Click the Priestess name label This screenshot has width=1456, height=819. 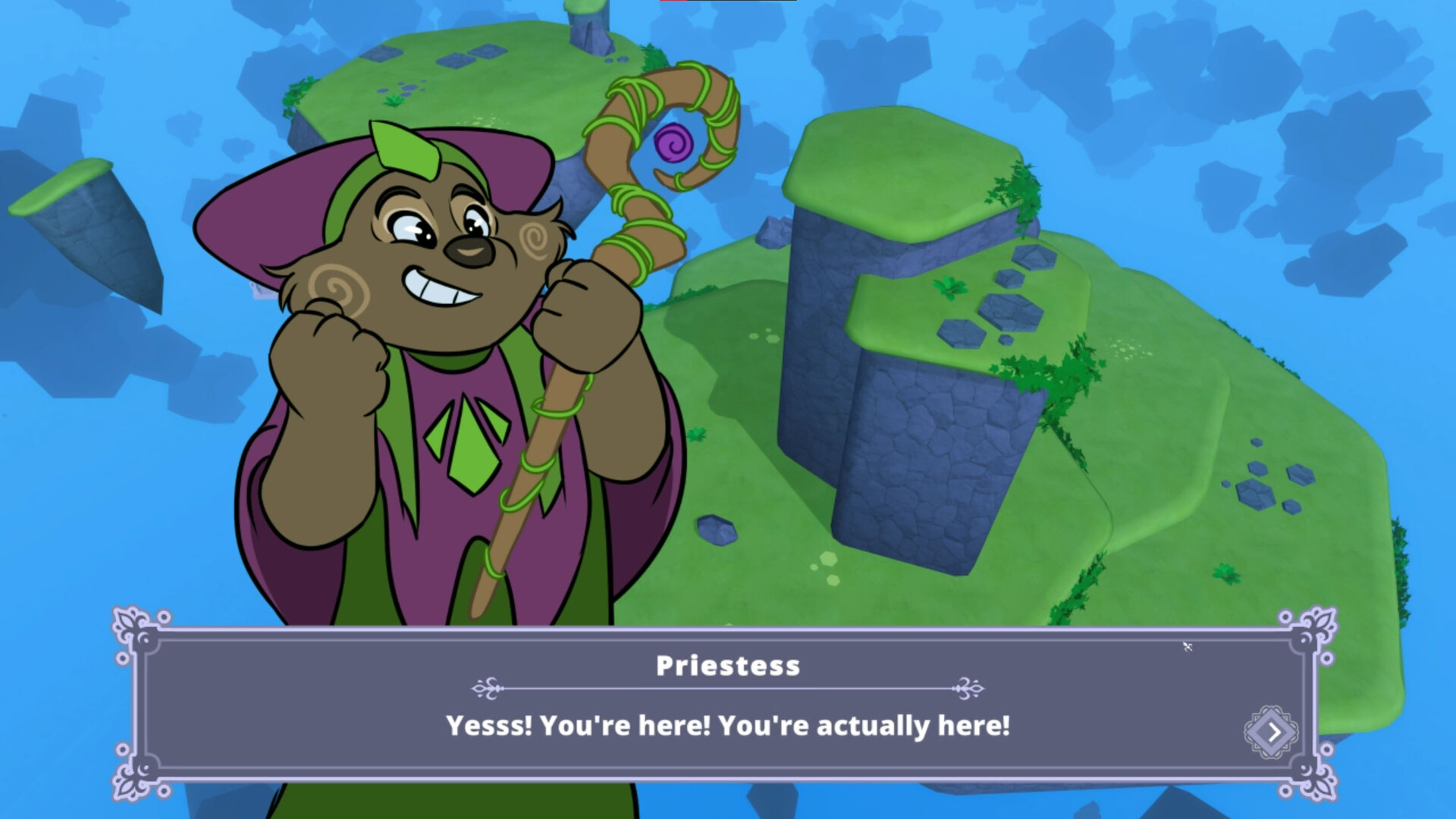point(730,667)
